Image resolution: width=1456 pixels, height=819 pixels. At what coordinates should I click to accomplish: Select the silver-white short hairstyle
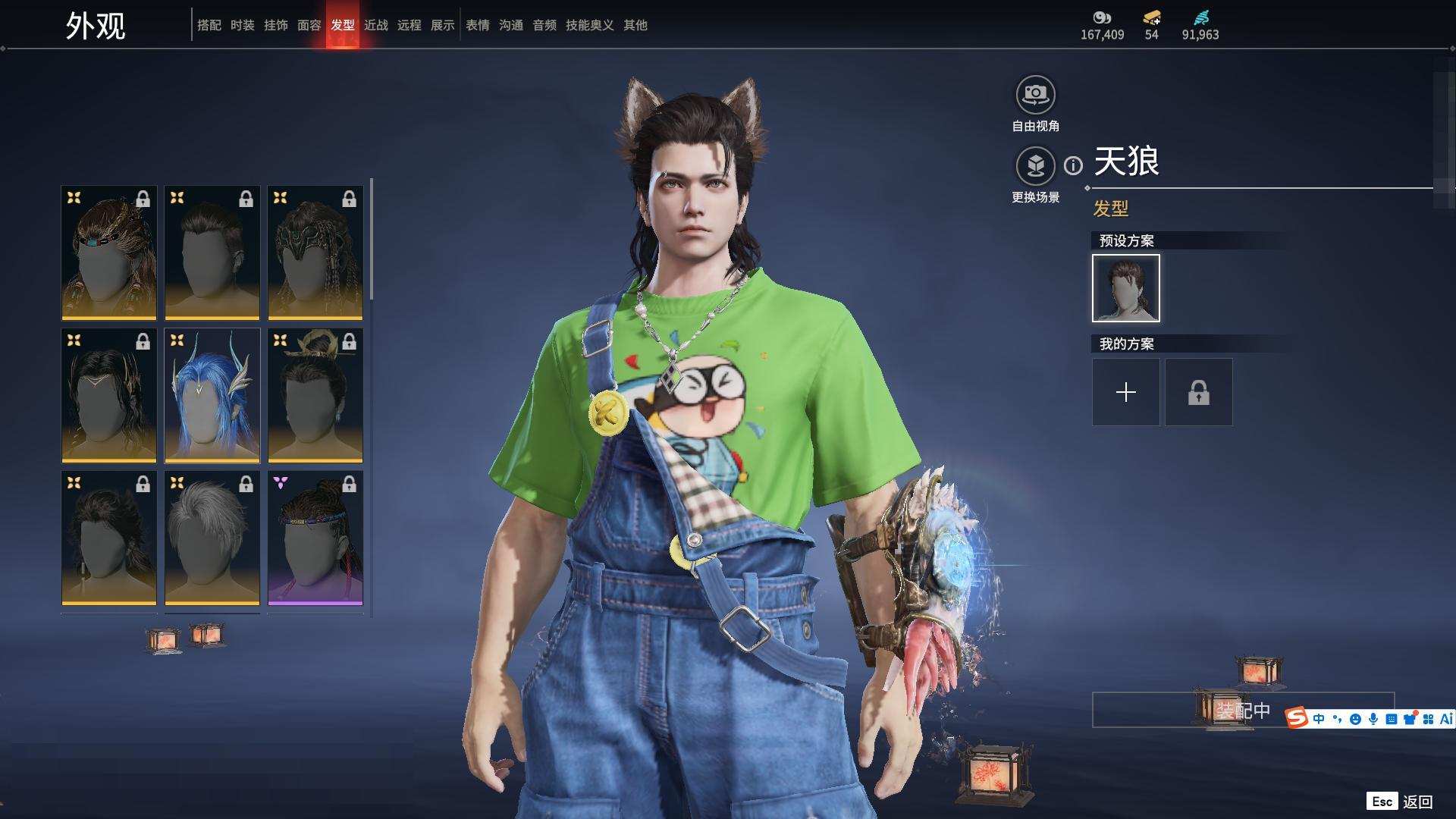coord(212,538)
